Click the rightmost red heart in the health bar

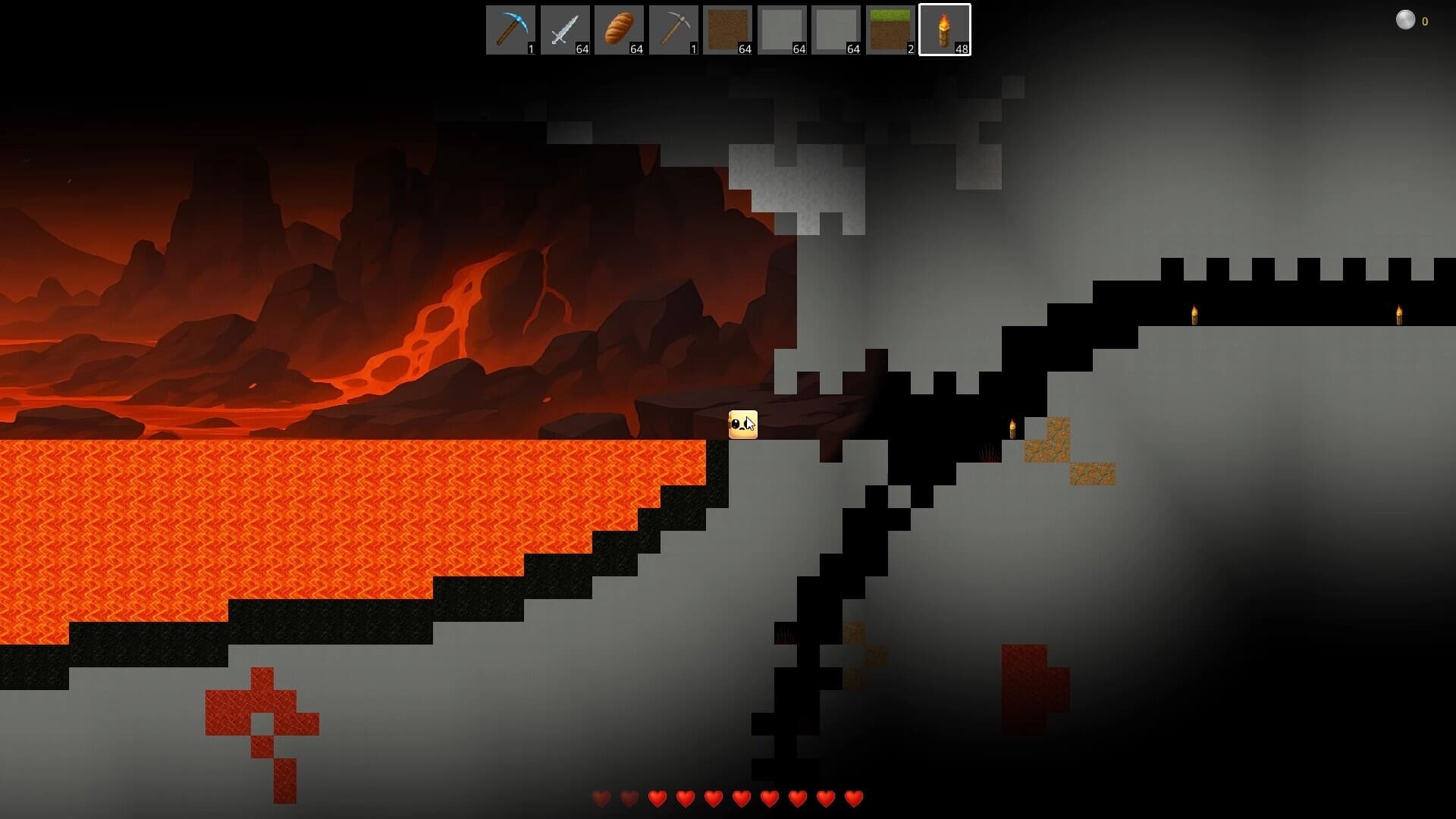(x=853, y=798)
